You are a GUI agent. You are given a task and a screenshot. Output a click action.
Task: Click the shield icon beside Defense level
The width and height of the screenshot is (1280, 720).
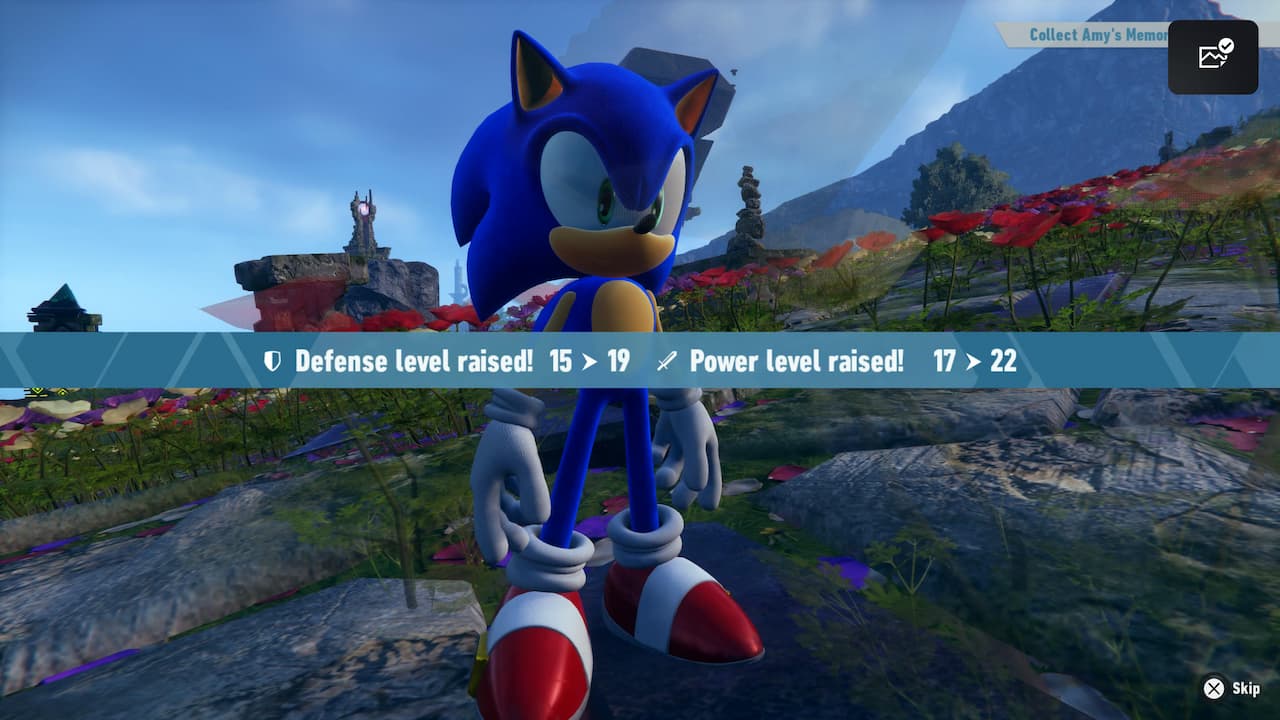(x=271, y=362)
